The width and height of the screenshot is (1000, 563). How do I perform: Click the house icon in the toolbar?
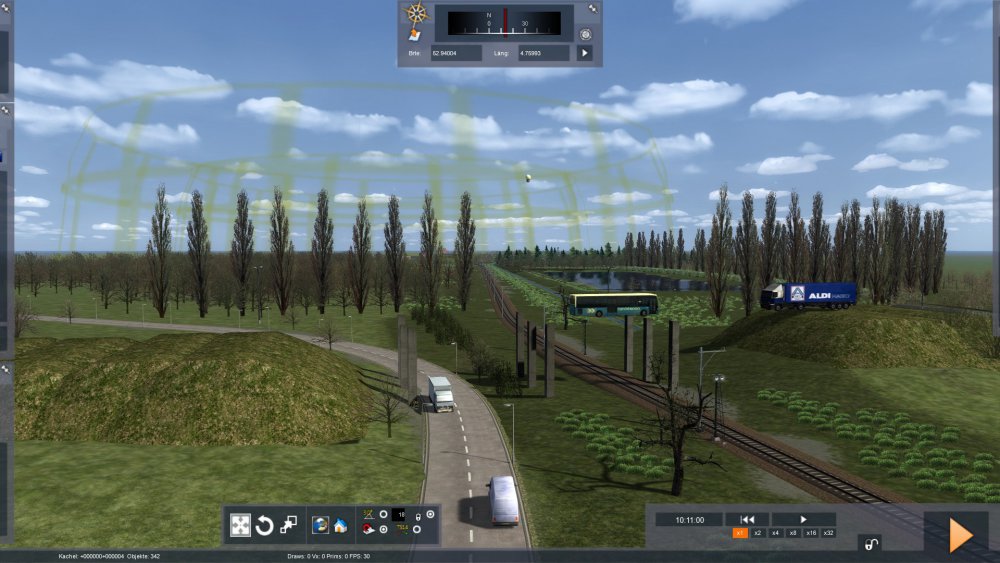[340, 525]
